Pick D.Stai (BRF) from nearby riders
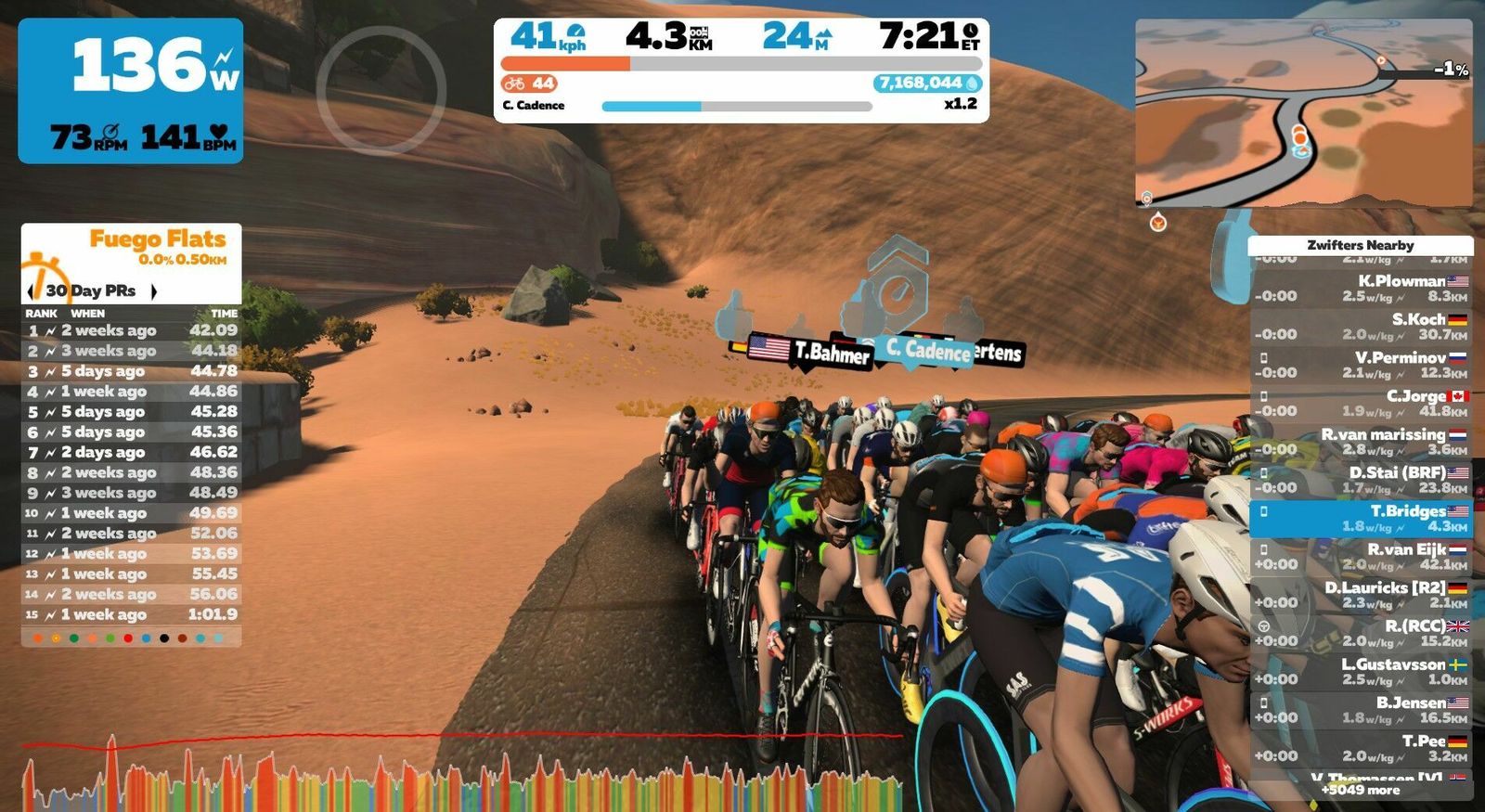1485x812 pixels. point(1360,480)
